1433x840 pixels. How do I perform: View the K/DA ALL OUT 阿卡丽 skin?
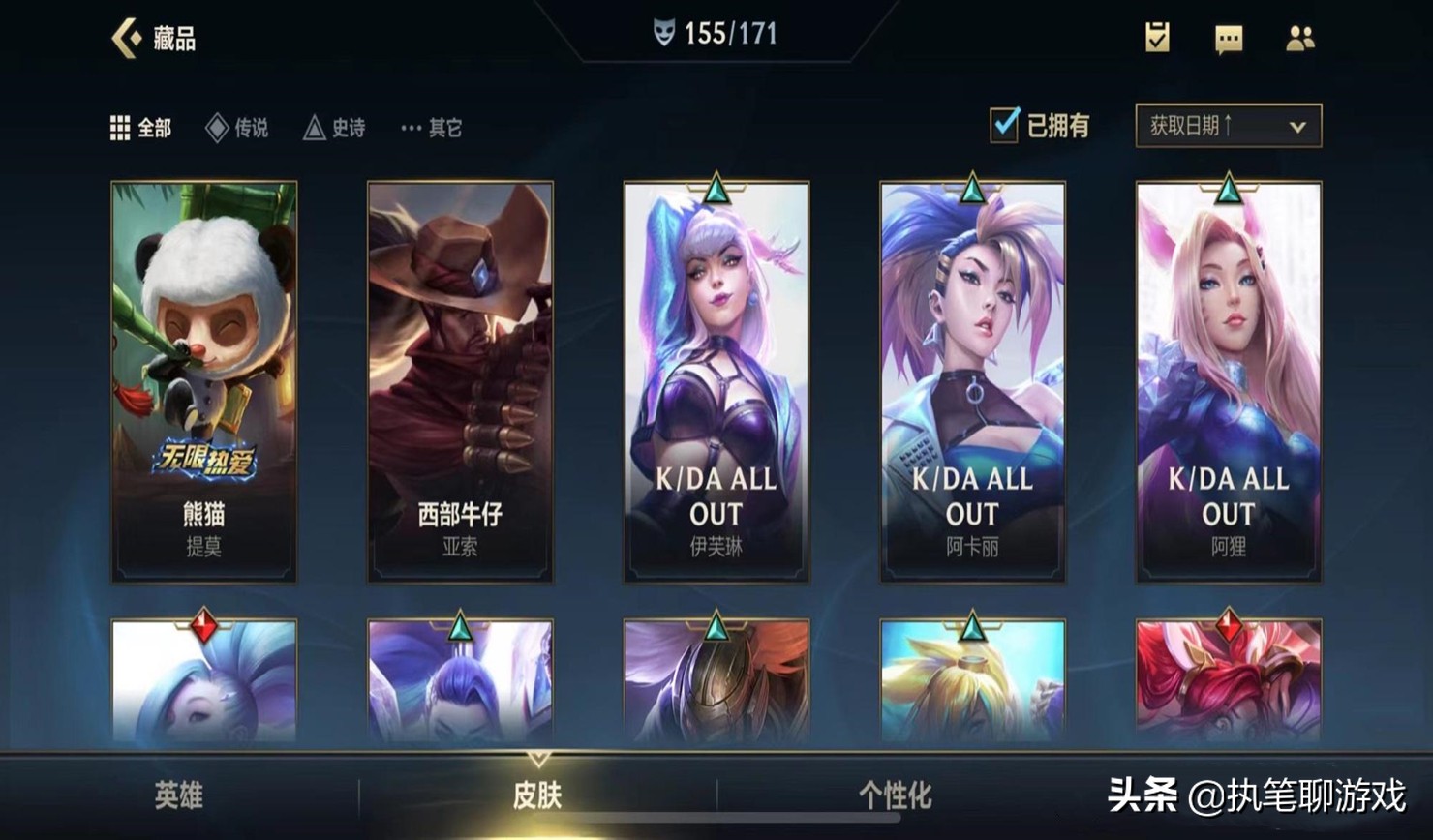pos(972,382)
